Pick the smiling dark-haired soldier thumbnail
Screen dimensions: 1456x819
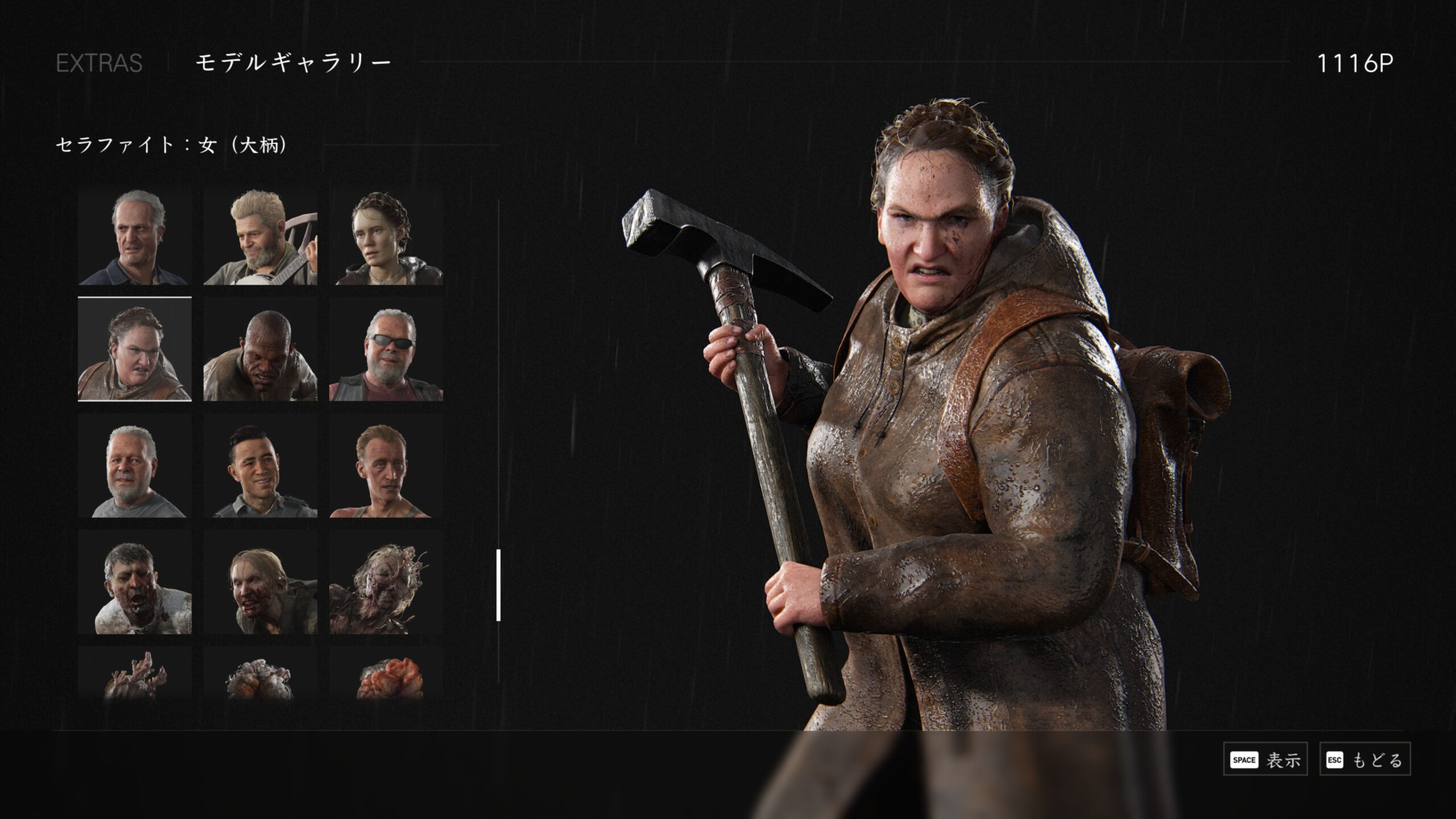point(260,466)
